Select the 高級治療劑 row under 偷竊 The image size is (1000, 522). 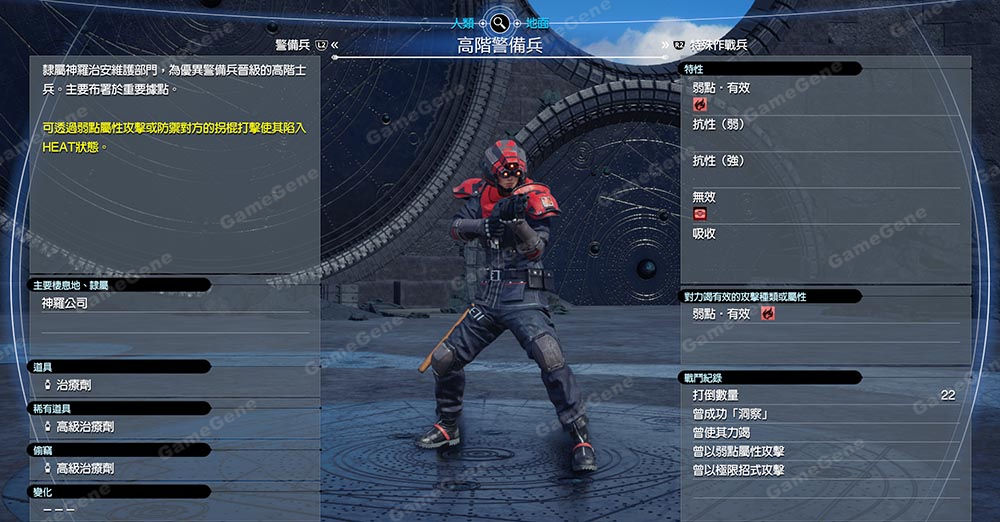point(85,468)
